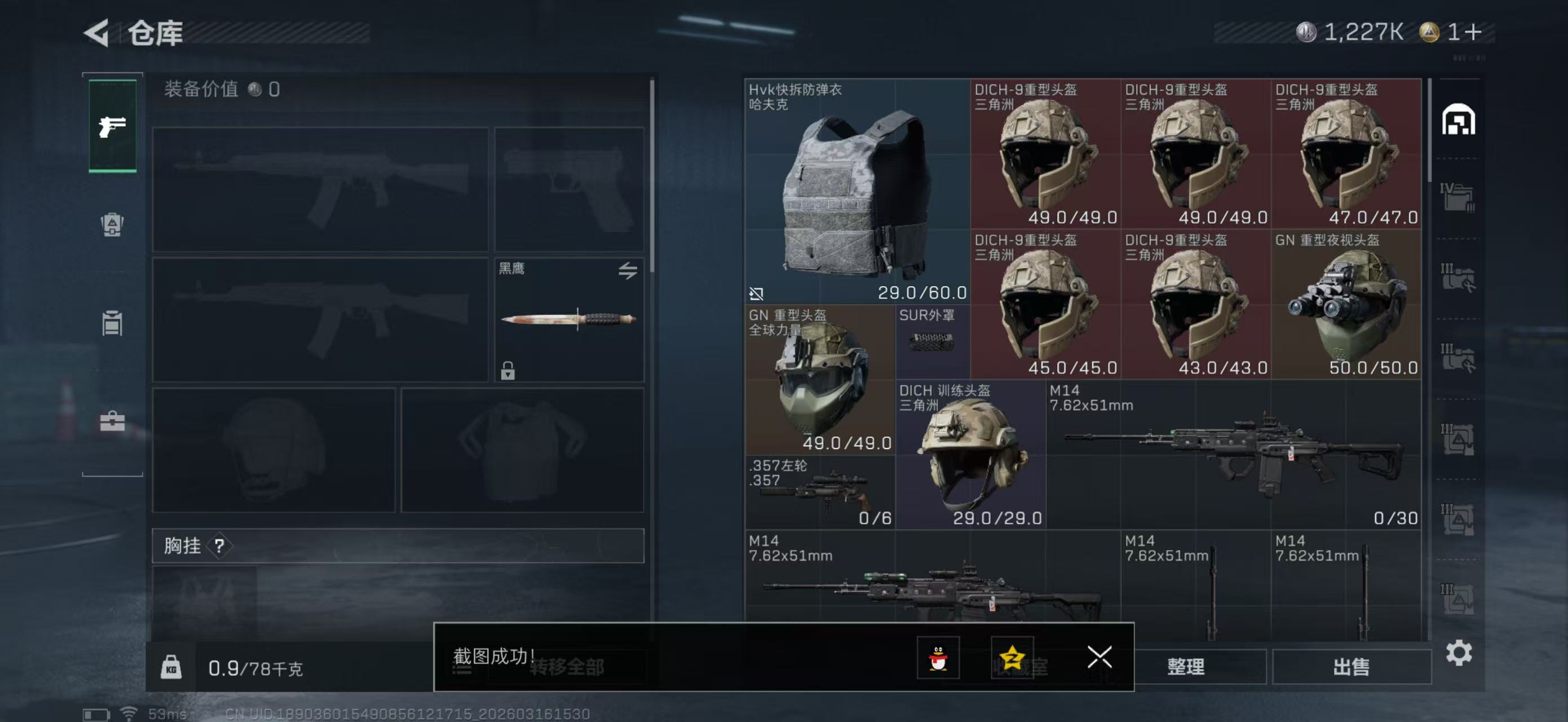Select the pistol weapons category tab
This screenshot has width=1568, height=722.
click(x=112, y=128)
